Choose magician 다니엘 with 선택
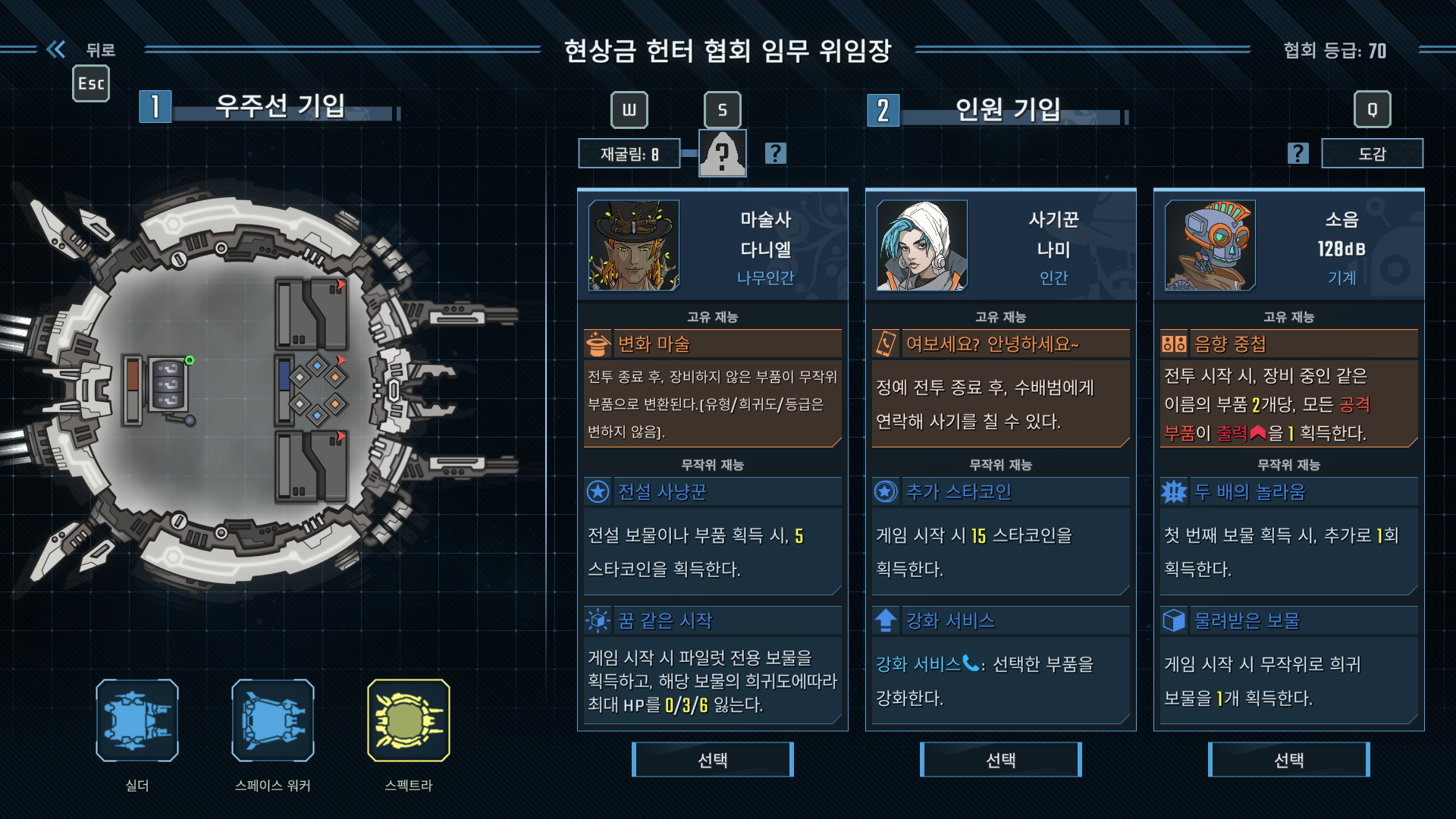Image resolution: width=1456 pixels, height=819 pixels. pyautogui.click(x=712, y=760)
